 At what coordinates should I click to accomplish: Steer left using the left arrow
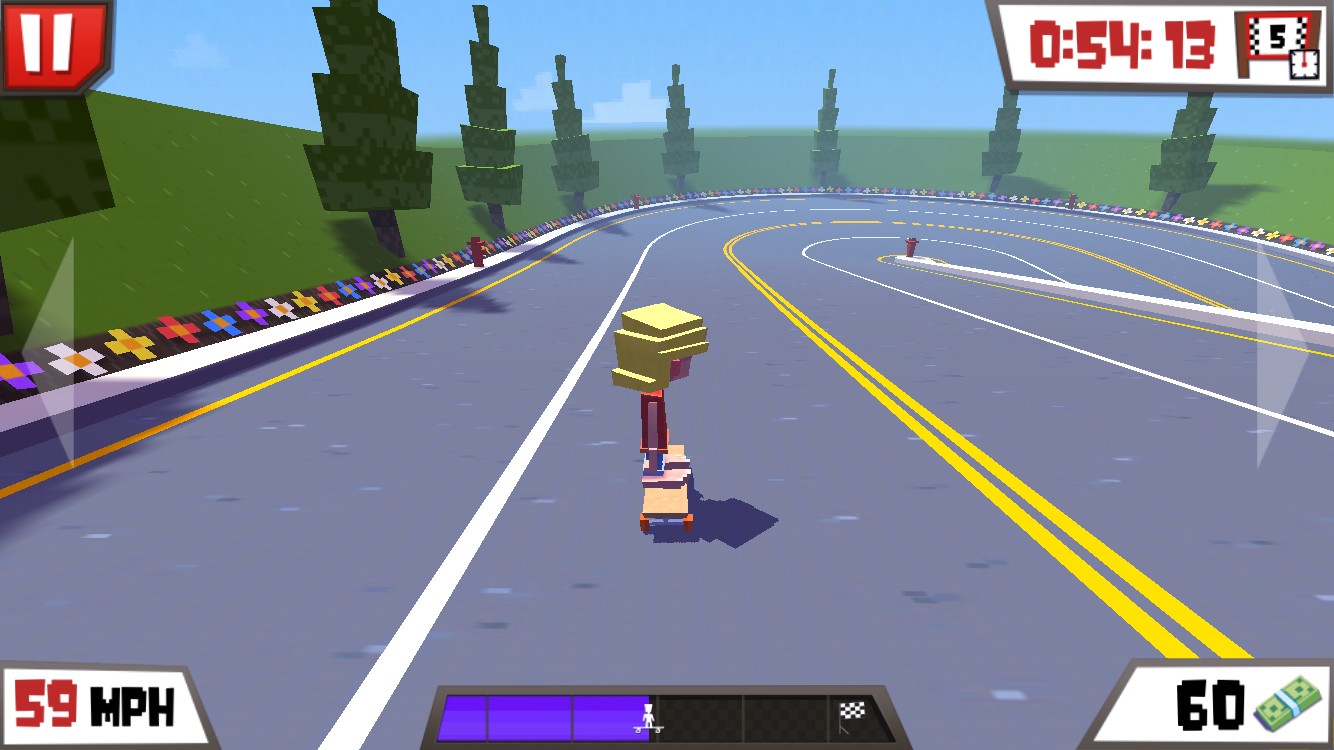52,350
